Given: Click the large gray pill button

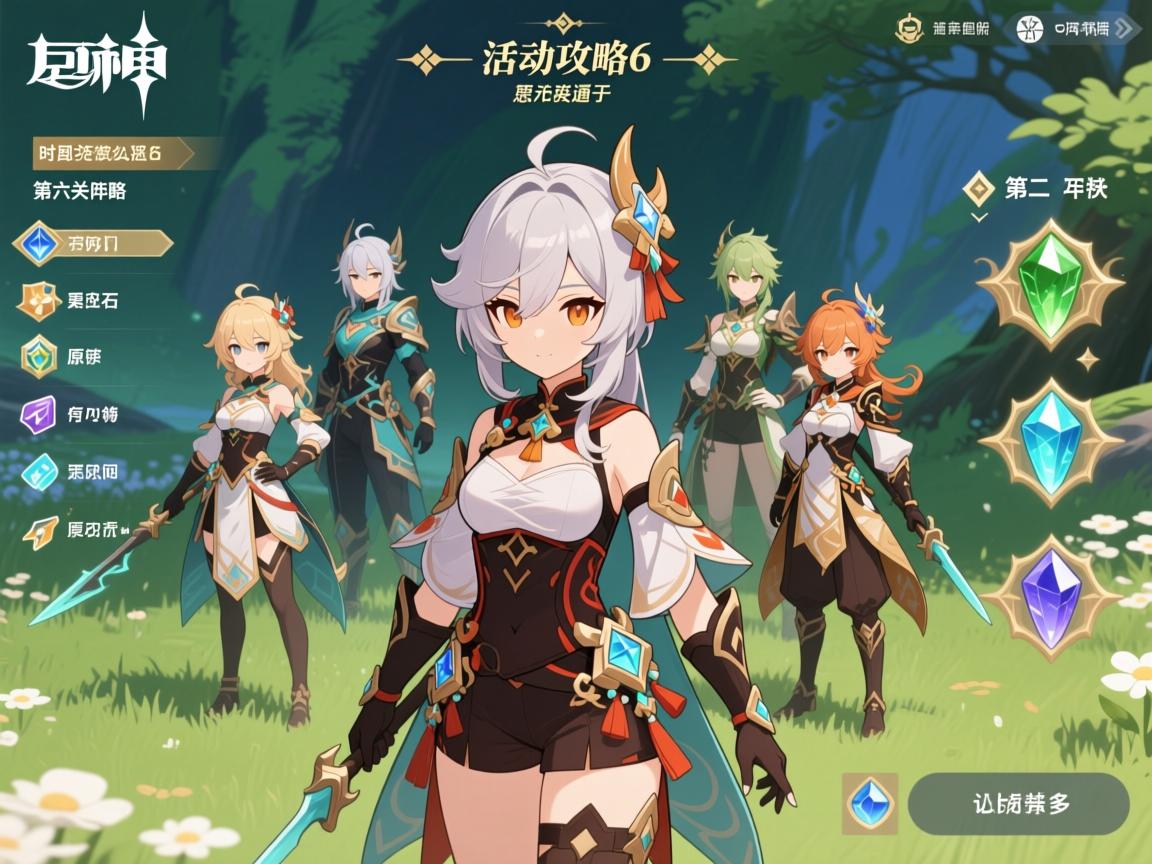Looking at the screenshot, I should click(1018, 804).
